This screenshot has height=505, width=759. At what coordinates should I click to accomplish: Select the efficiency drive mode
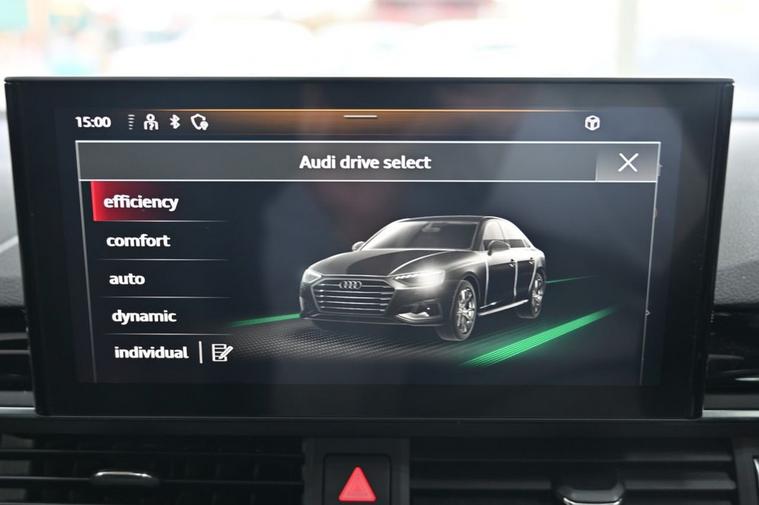(x=141, y=202)
